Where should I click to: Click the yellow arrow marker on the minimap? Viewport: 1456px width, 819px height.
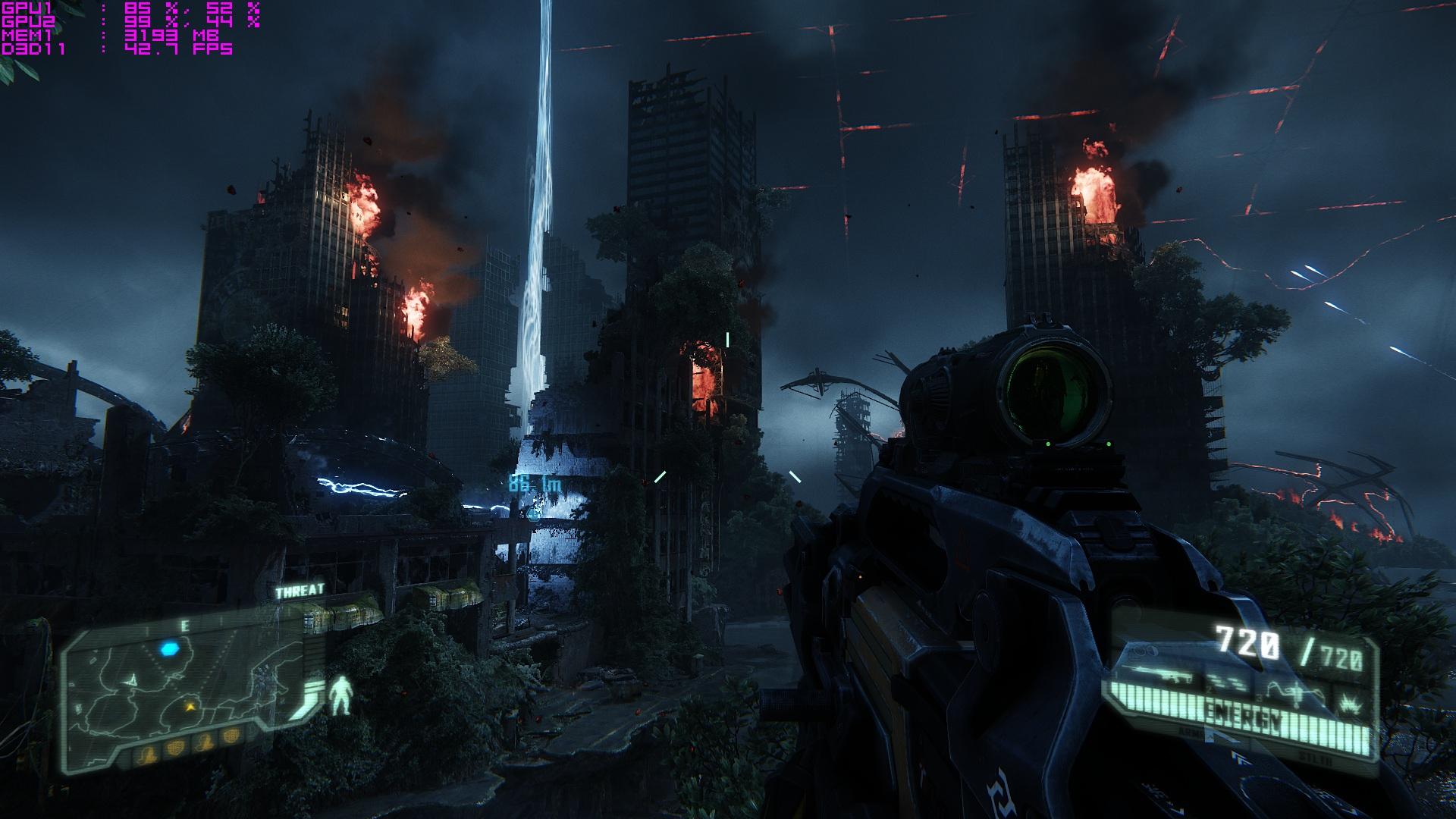[x=191, y=705]
